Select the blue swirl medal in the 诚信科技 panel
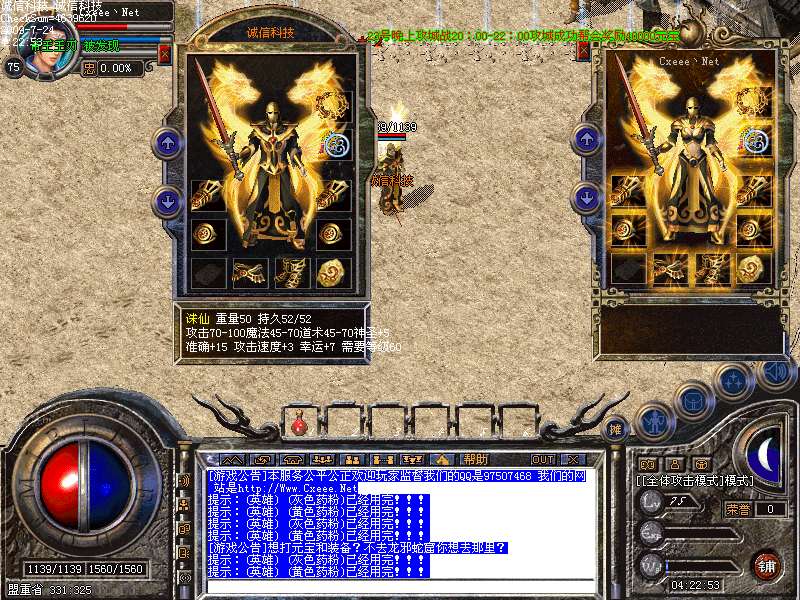This screenshot has width=800, height=600. 337,145
